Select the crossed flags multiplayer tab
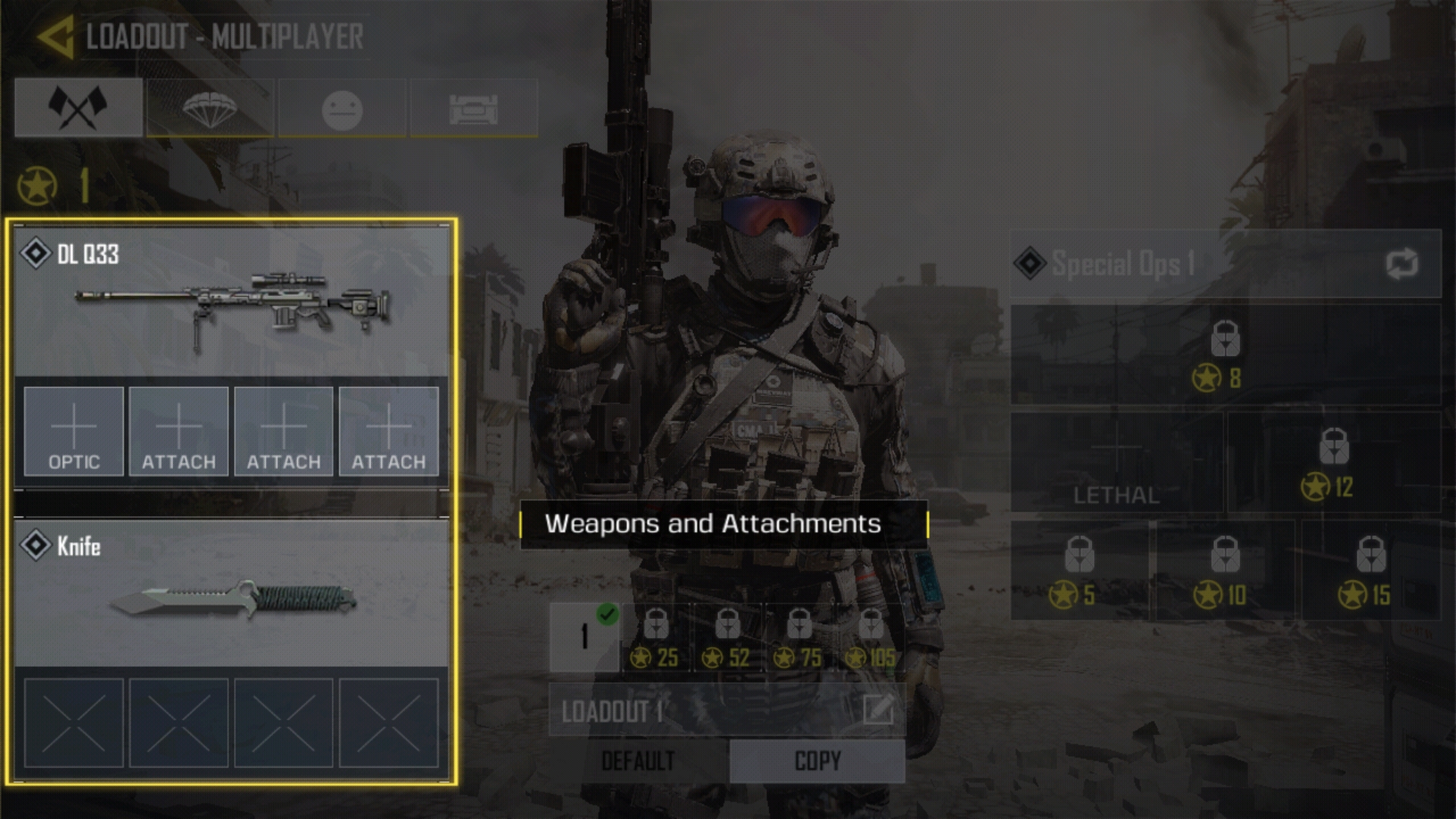 click(78, 108)
